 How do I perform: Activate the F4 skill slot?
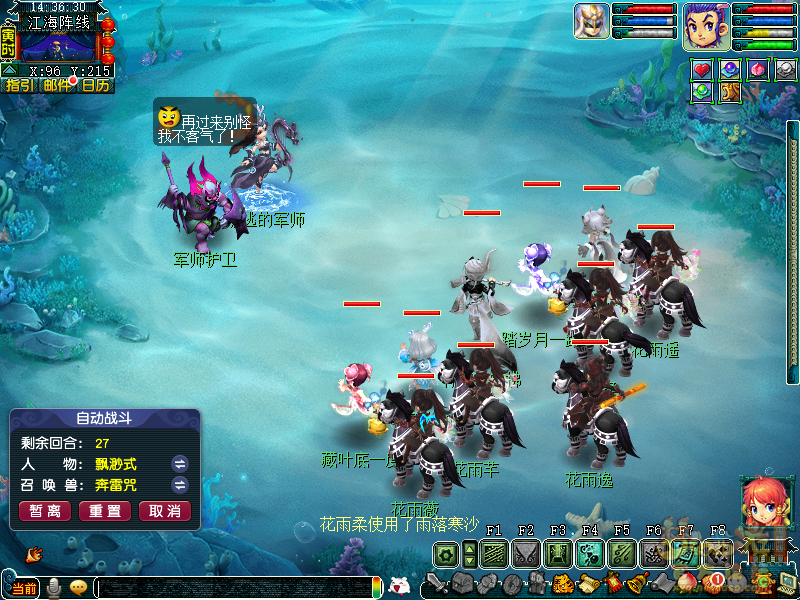[x=589, y=554]
